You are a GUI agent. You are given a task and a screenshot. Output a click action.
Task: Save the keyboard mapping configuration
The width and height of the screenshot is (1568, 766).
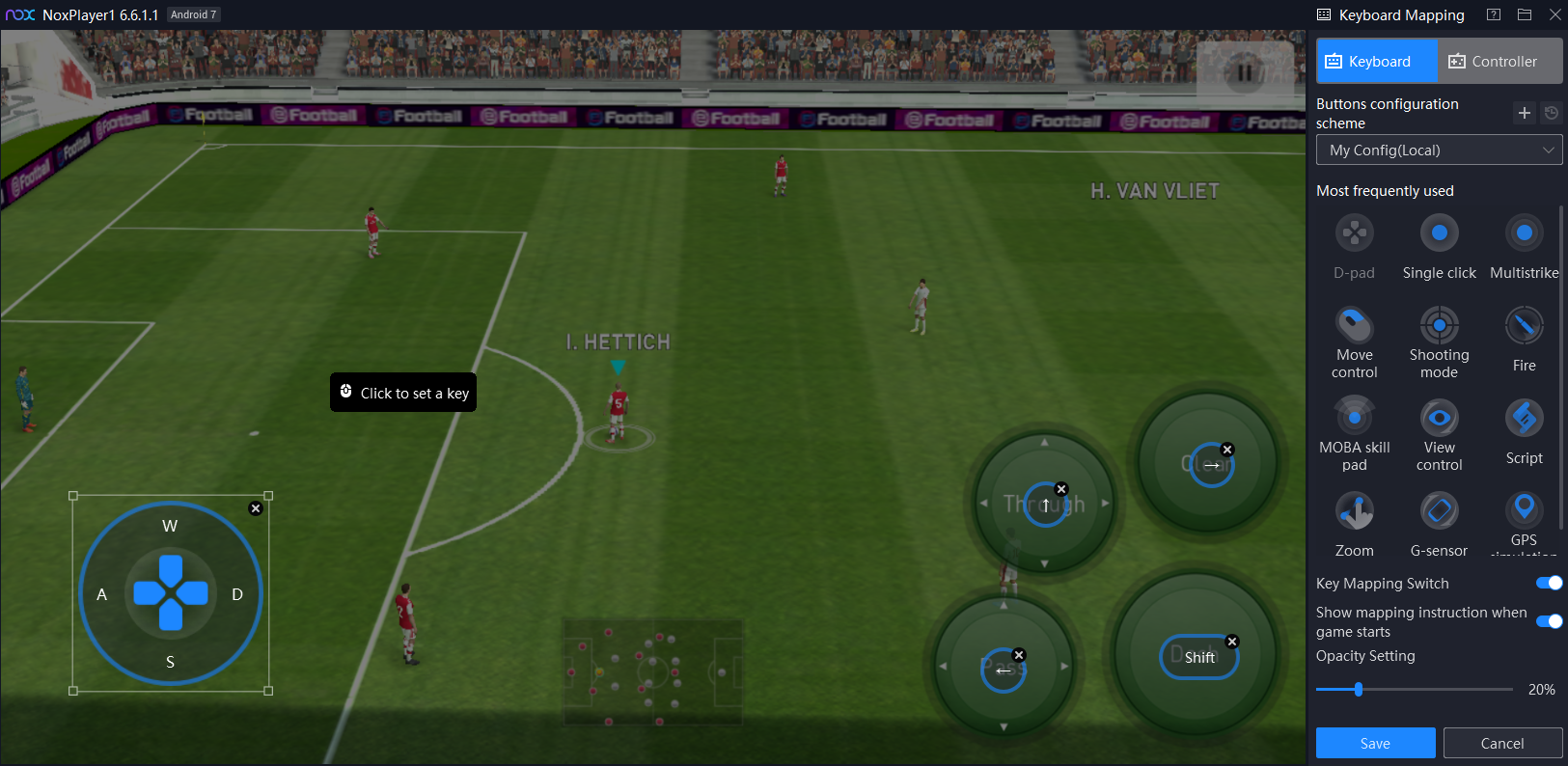point(1375,743)
